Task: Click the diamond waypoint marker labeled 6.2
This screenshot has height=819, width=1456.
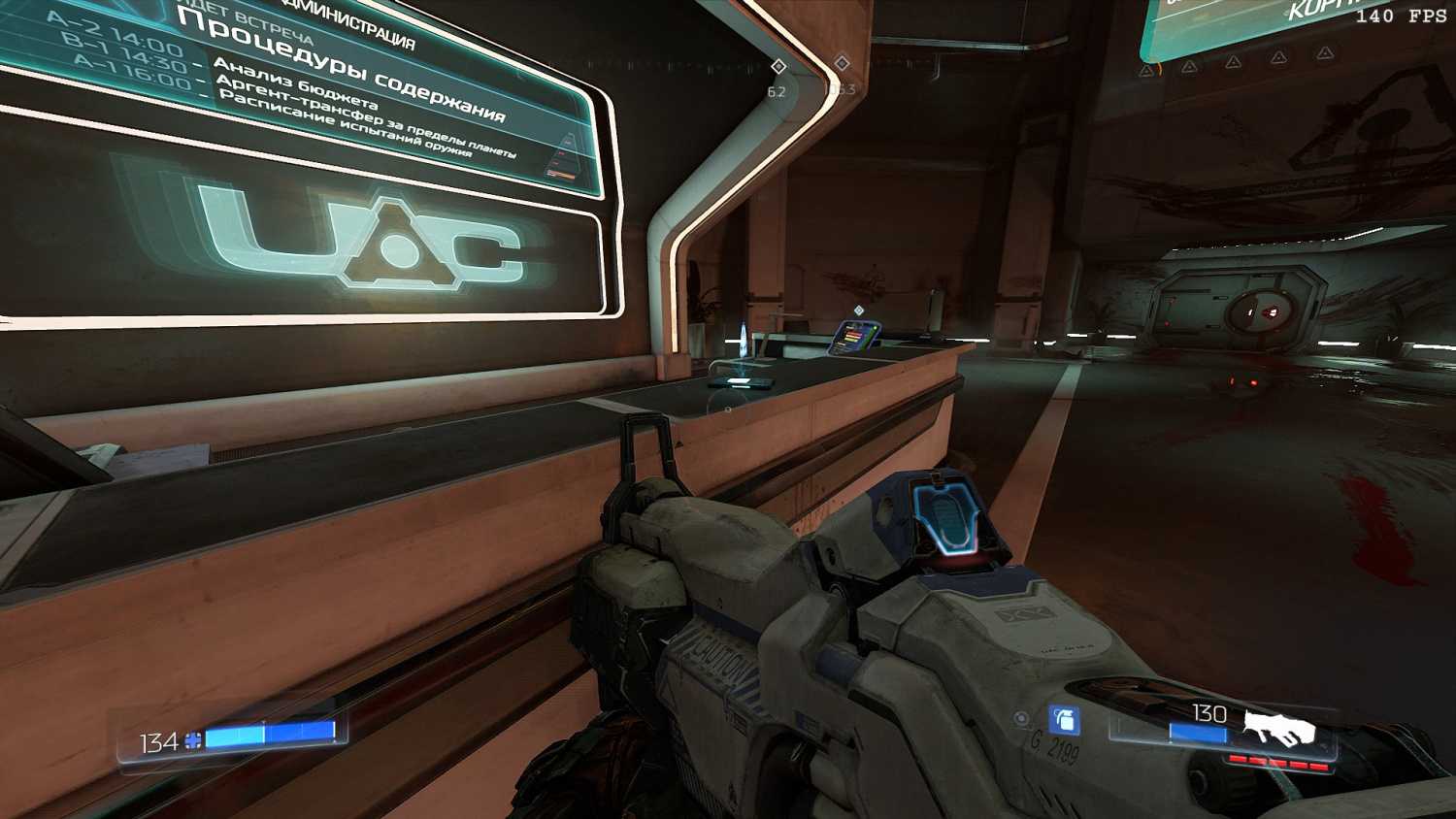Action: pyautogui.click(x=778, y=66)
